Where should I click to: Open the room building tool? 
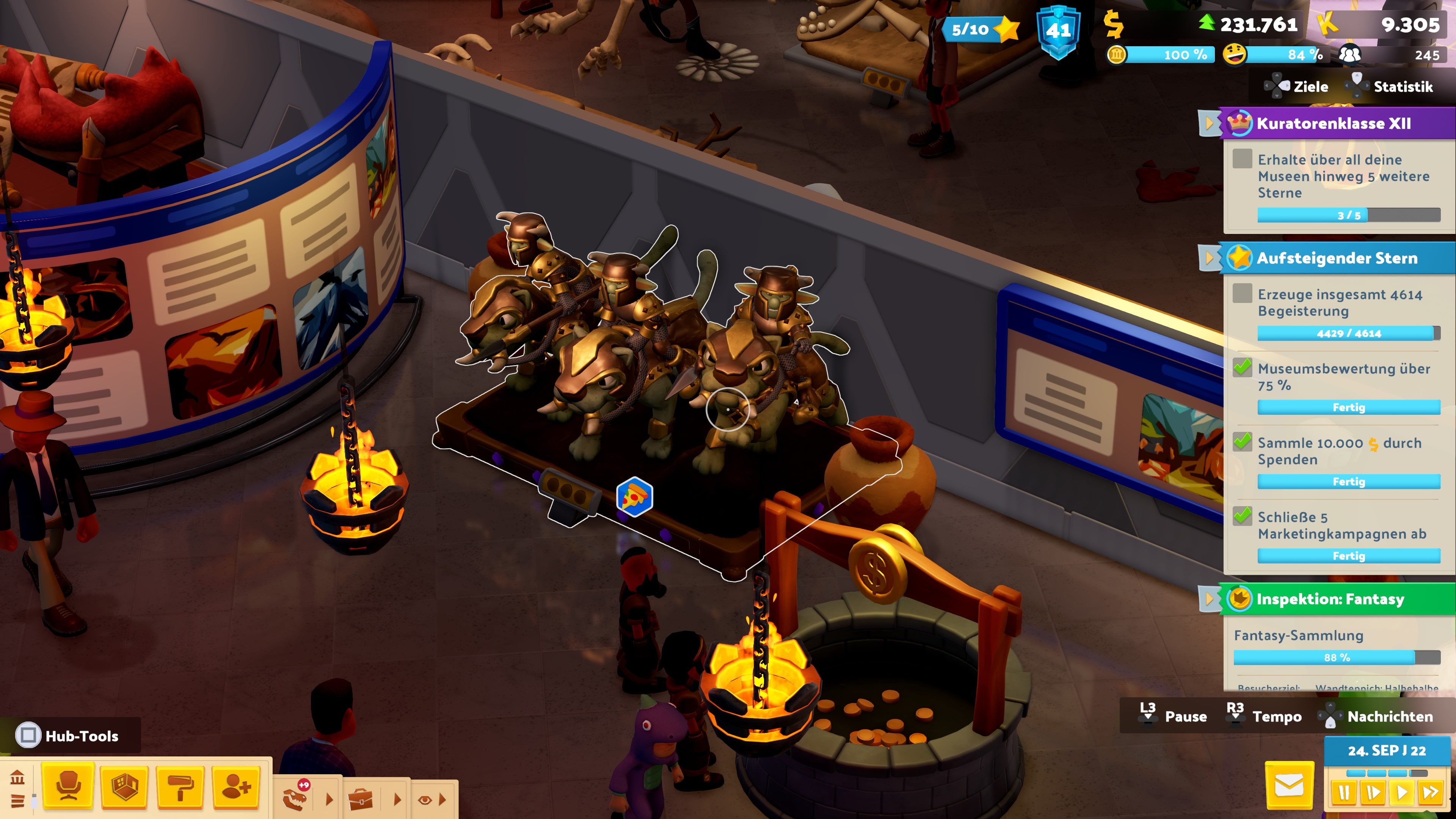pyautogui.click(x=124, y=787)
